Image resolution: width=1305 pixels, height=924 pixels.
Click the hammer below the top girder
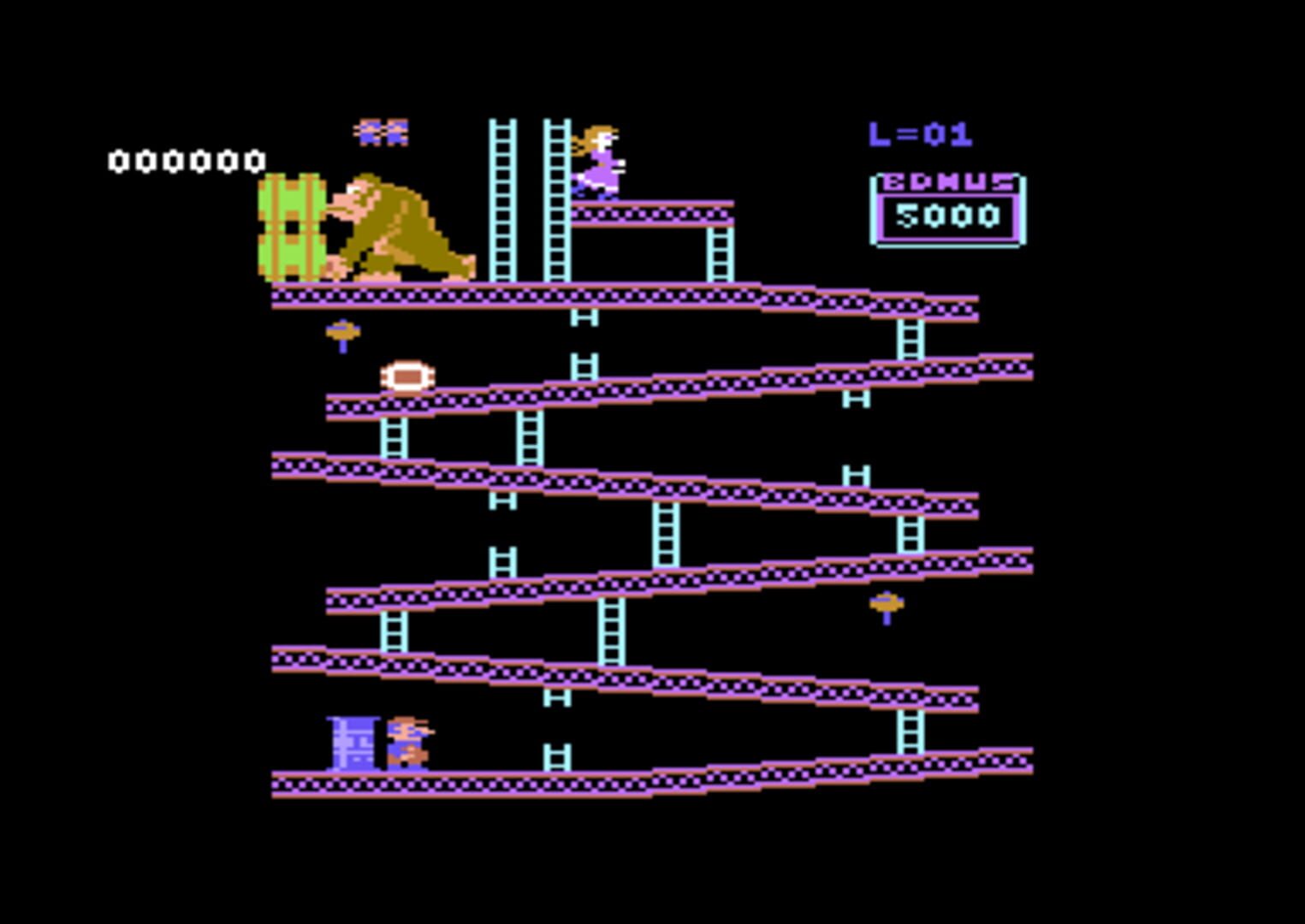coord(343,332)
